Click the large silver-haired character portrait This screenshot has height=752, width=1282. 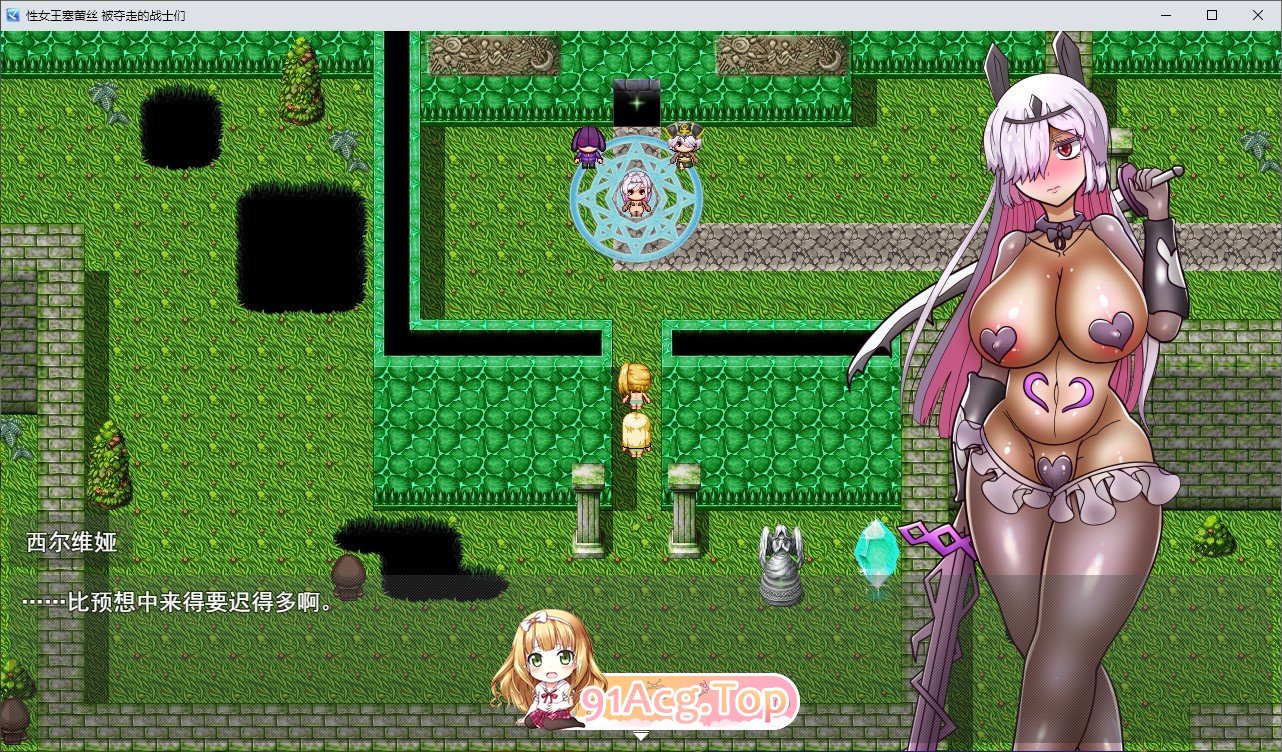click(x=1060, y=350)
